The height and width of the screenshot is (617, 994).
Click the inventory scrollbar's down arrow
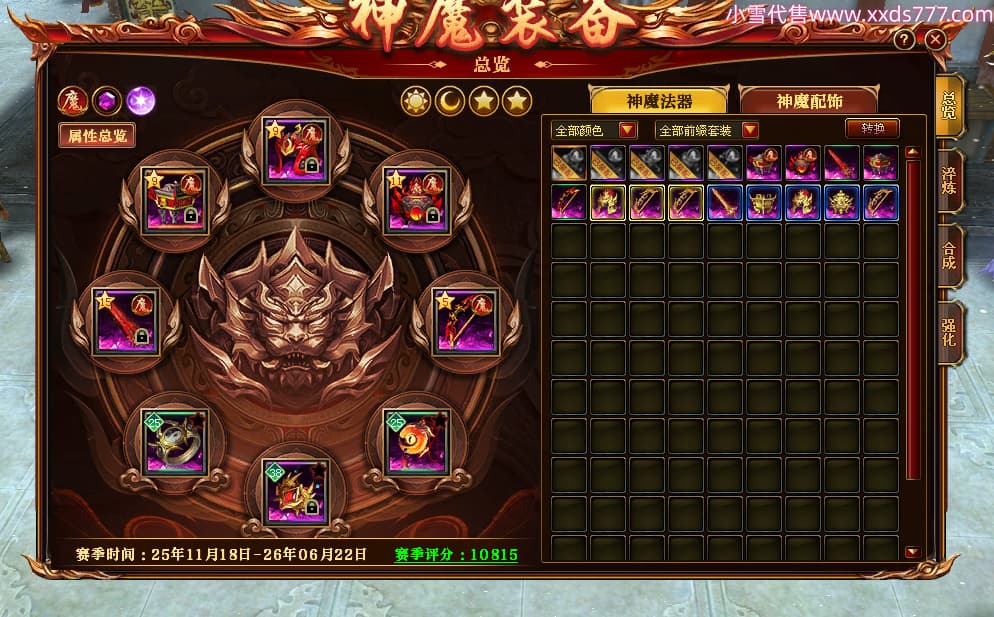(912, 552)
